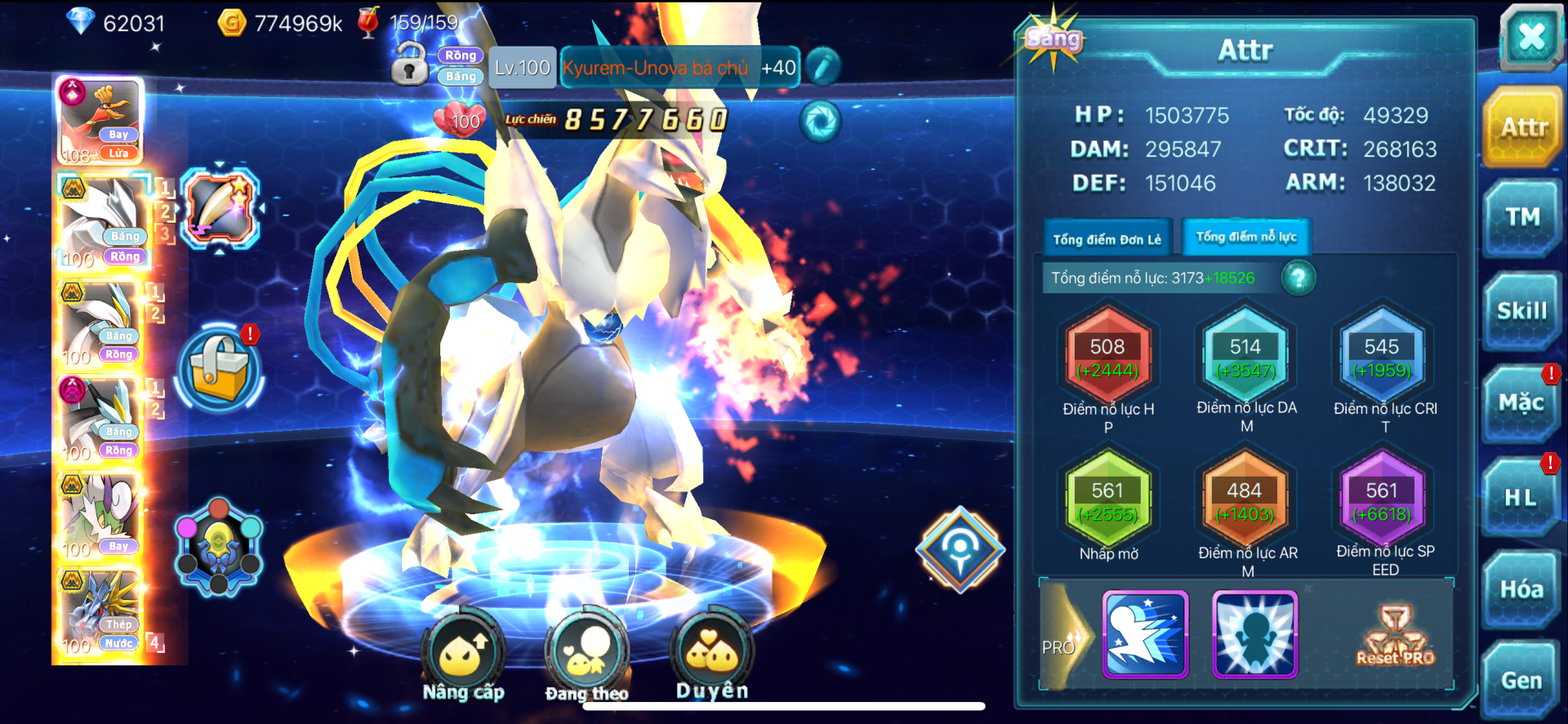Select the Mặc side tab
This screenshot has width=1568, height=724.
(x=1521, y=403)
